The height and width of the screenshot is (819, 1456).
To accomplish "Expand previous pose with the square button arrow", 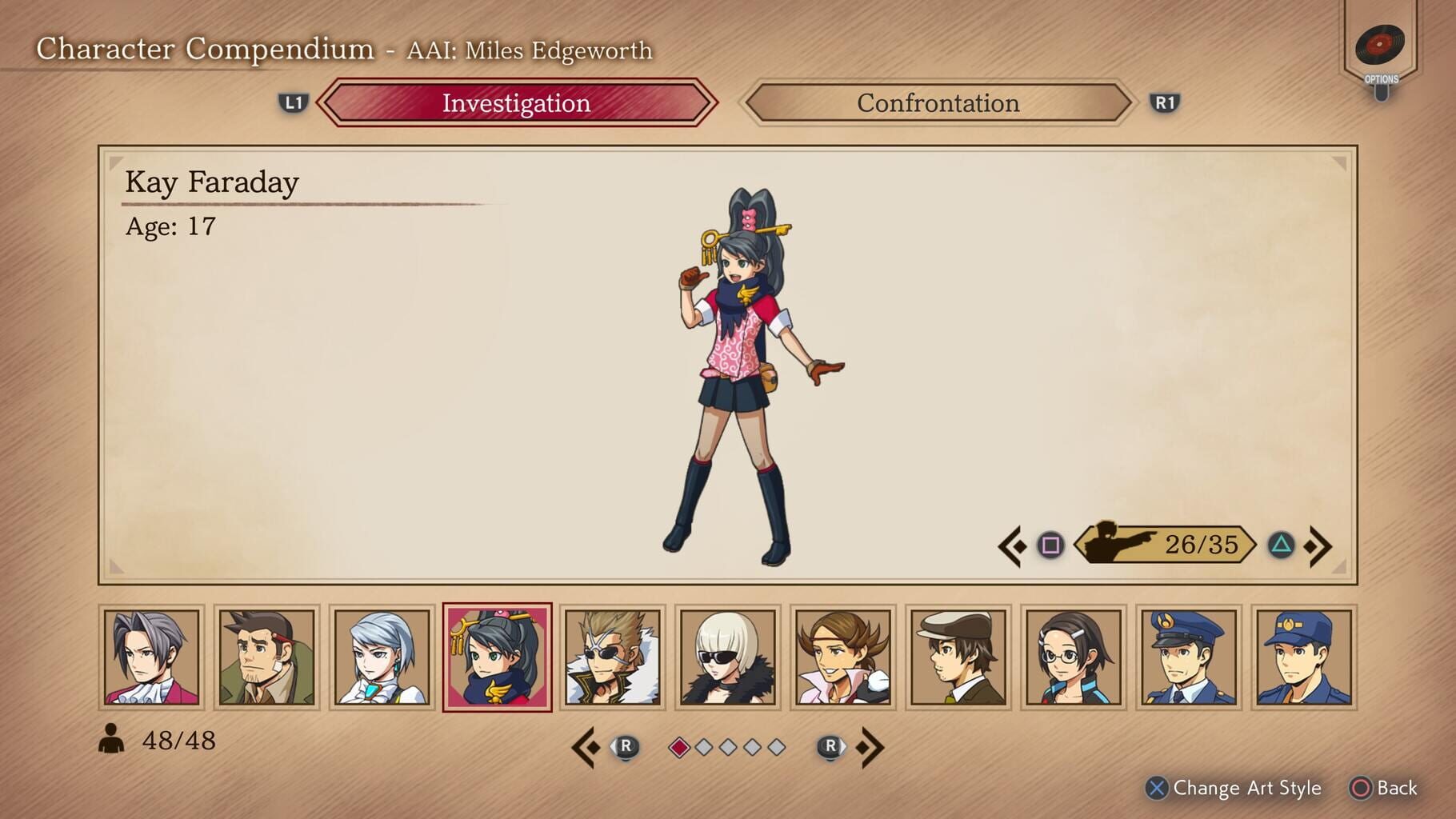I will pyautogui.click(x=1031, y=546).
